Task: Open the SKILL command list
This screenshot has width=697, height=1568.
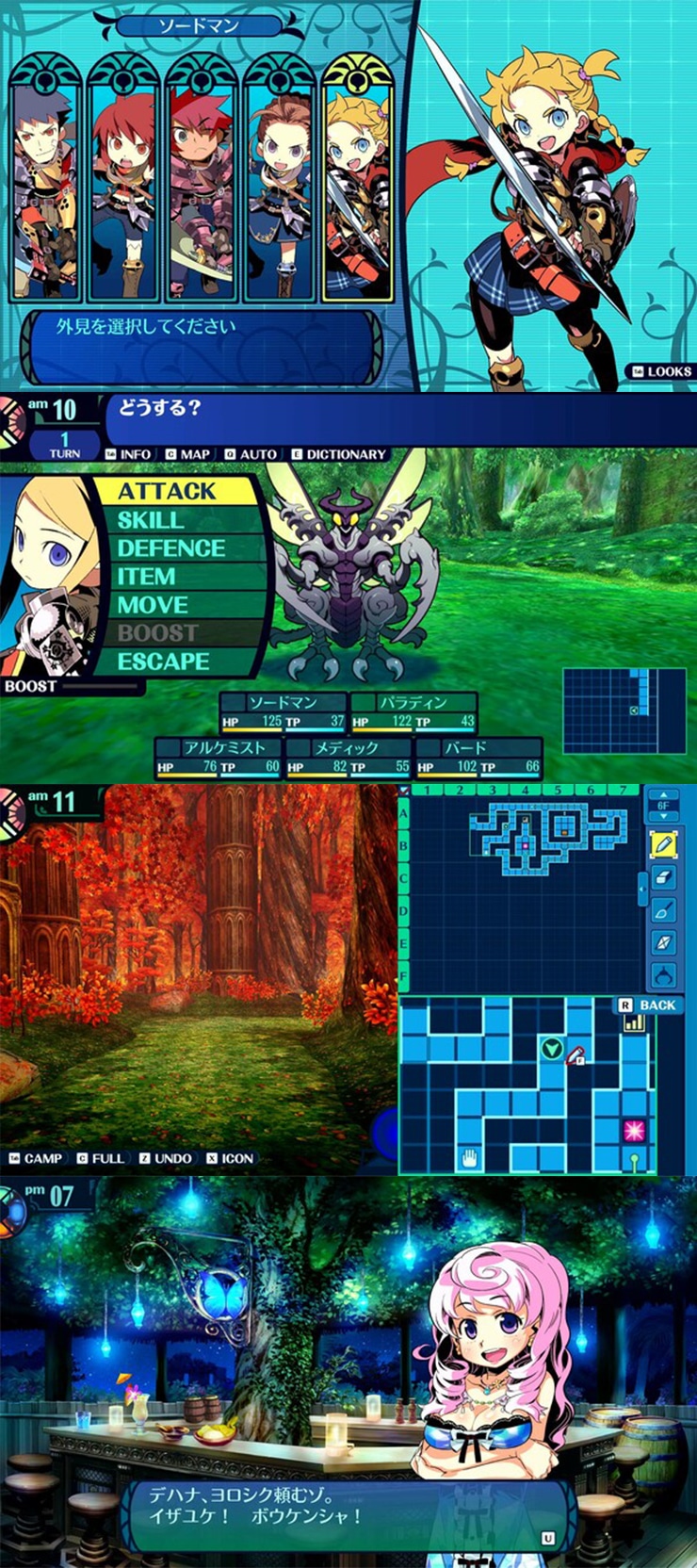Action: 151,520
